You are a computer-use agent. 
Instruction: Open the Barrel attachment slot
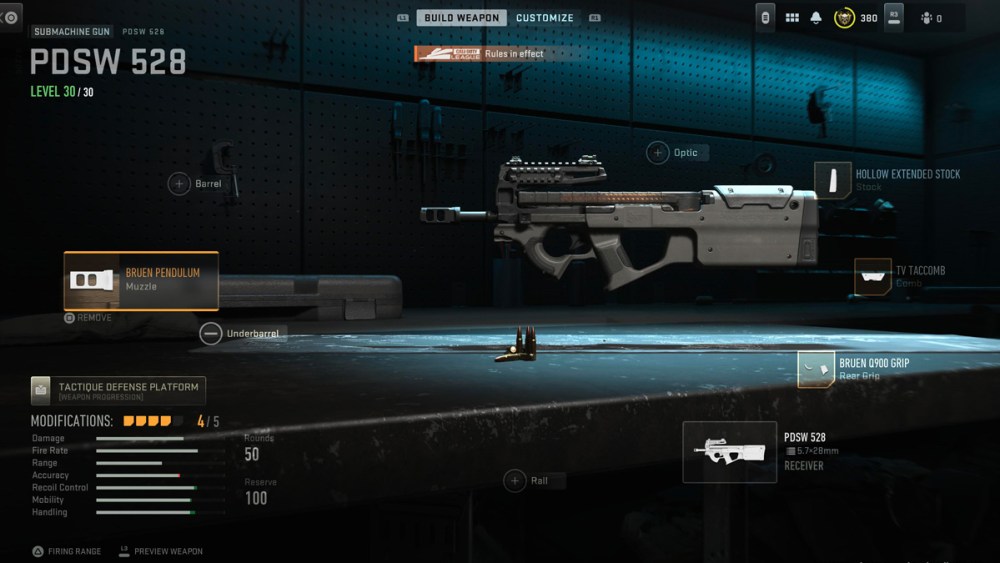(x=180, y=184)
